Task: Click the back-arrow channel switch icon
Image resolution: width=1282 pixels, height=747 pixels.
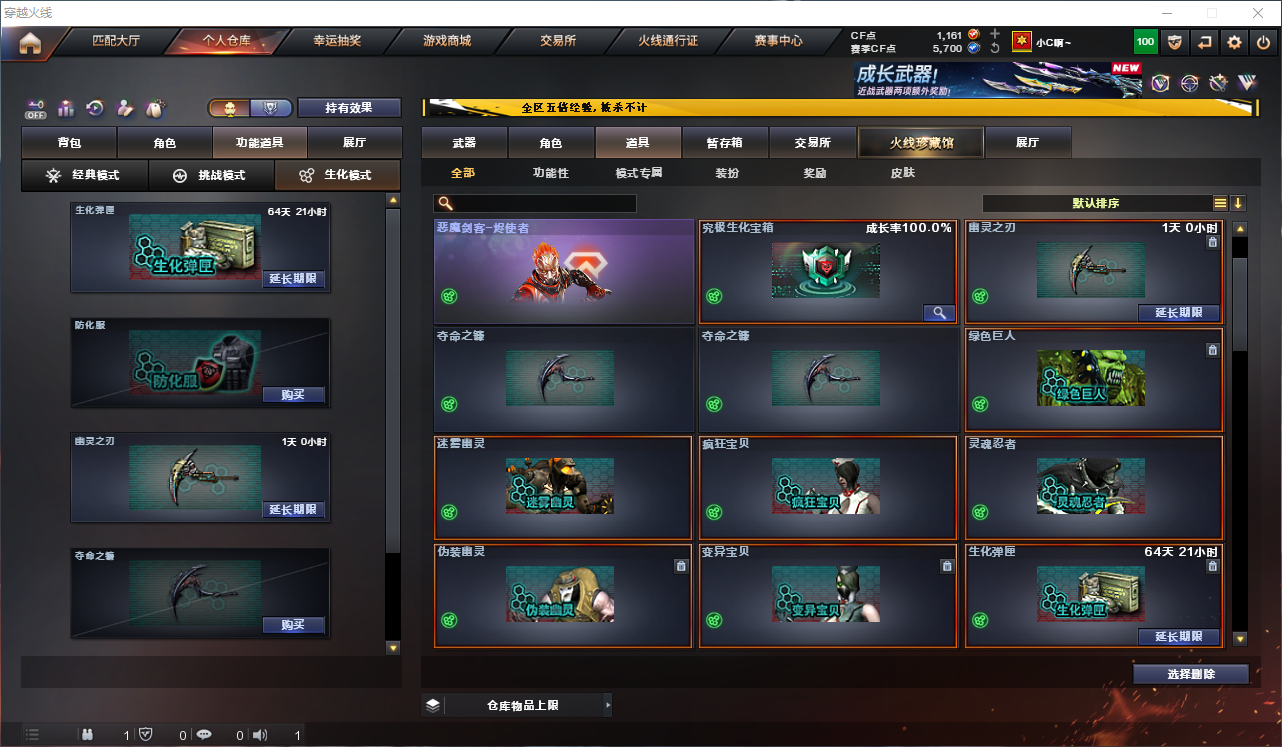Action: tap(1204, 41)
